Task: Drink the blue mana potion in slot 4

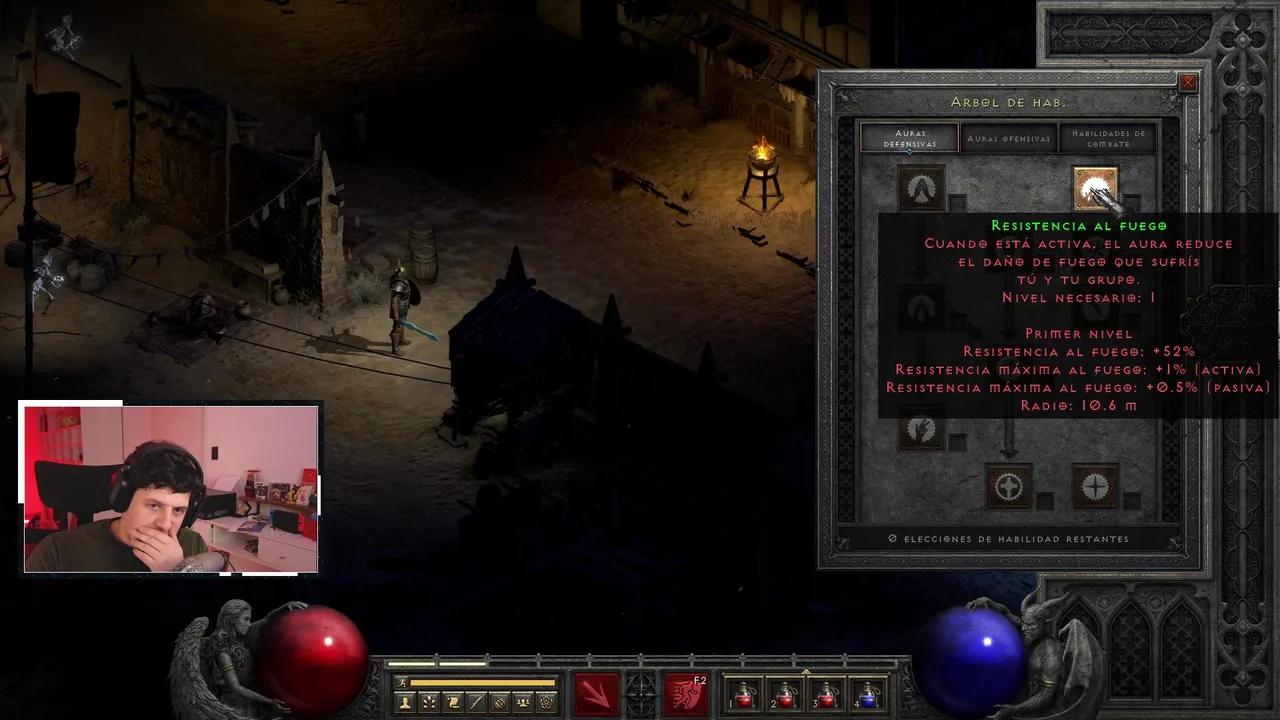Action: click(x=867, y=694)
